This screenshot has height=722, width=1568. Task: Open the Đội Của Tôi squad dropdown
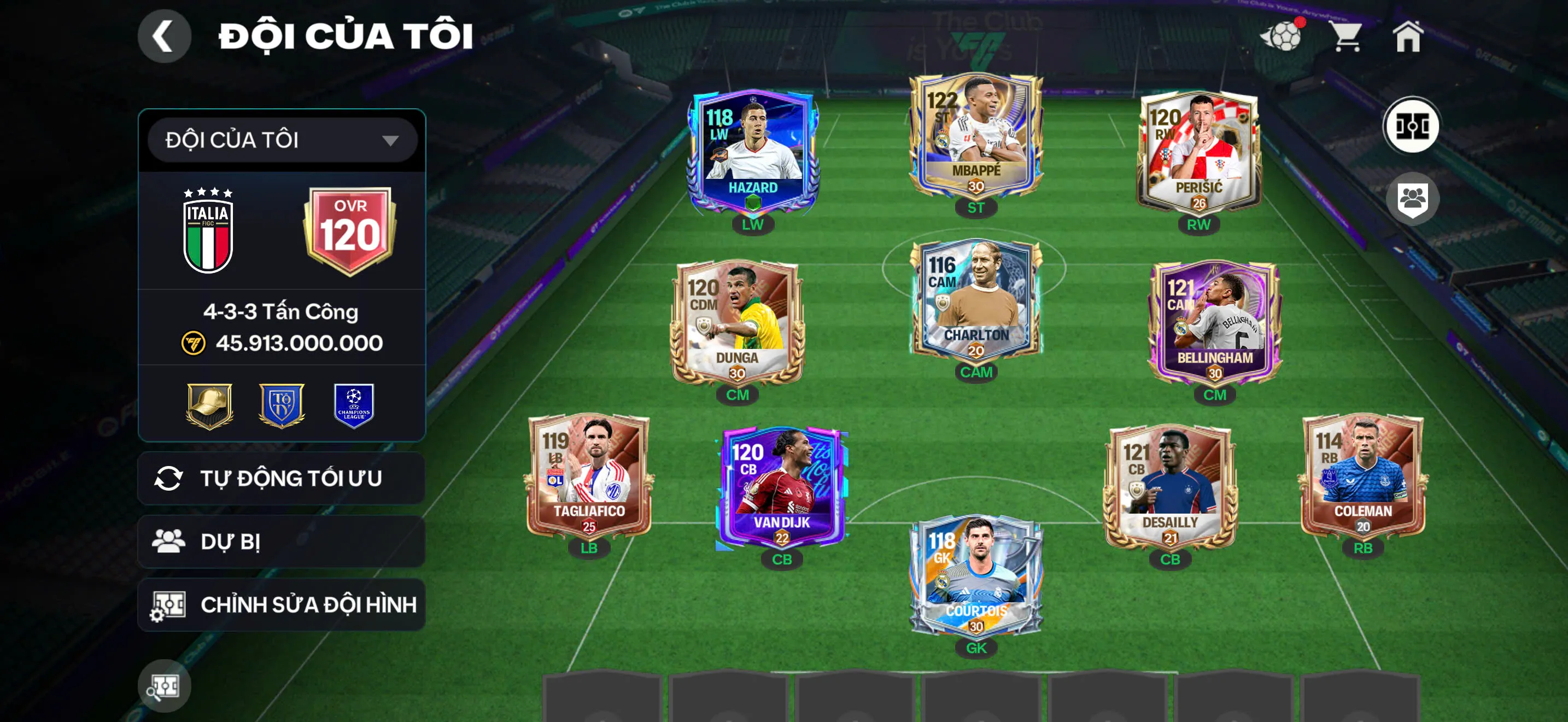pyautogui.click(x=282, y=140)
